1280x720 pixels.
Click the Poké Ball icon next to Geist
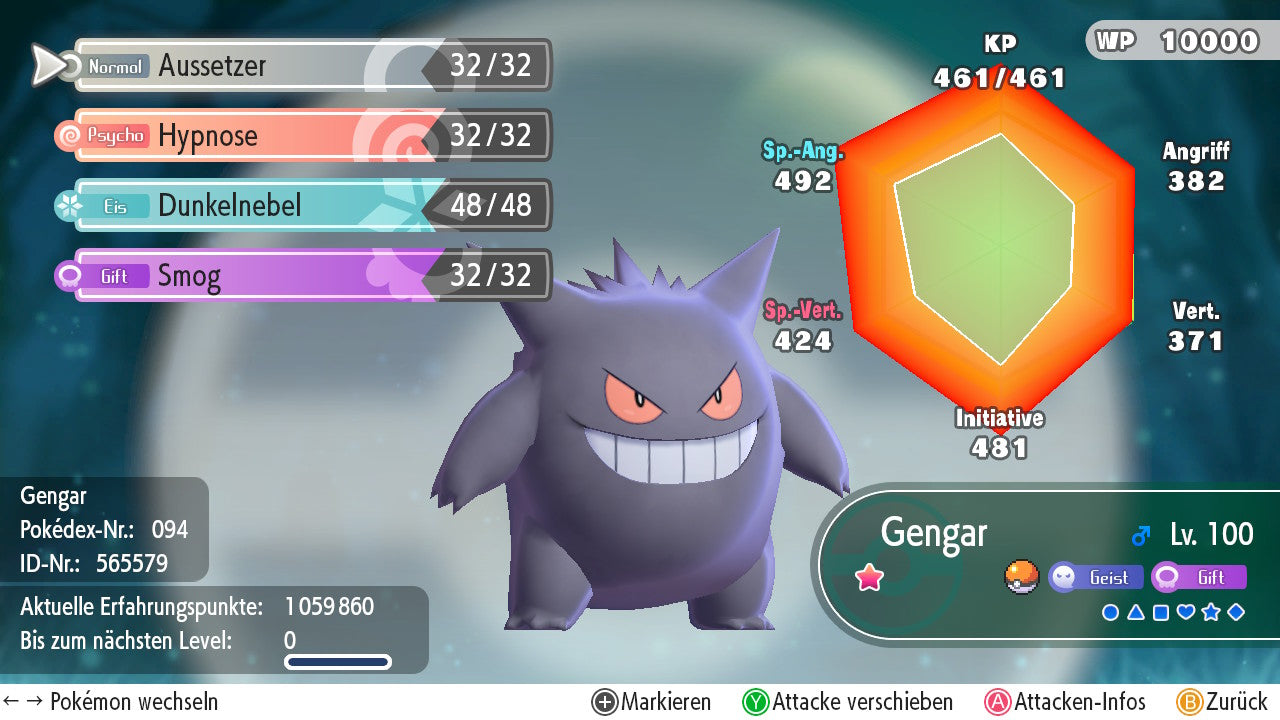[x=1022, y=577]
